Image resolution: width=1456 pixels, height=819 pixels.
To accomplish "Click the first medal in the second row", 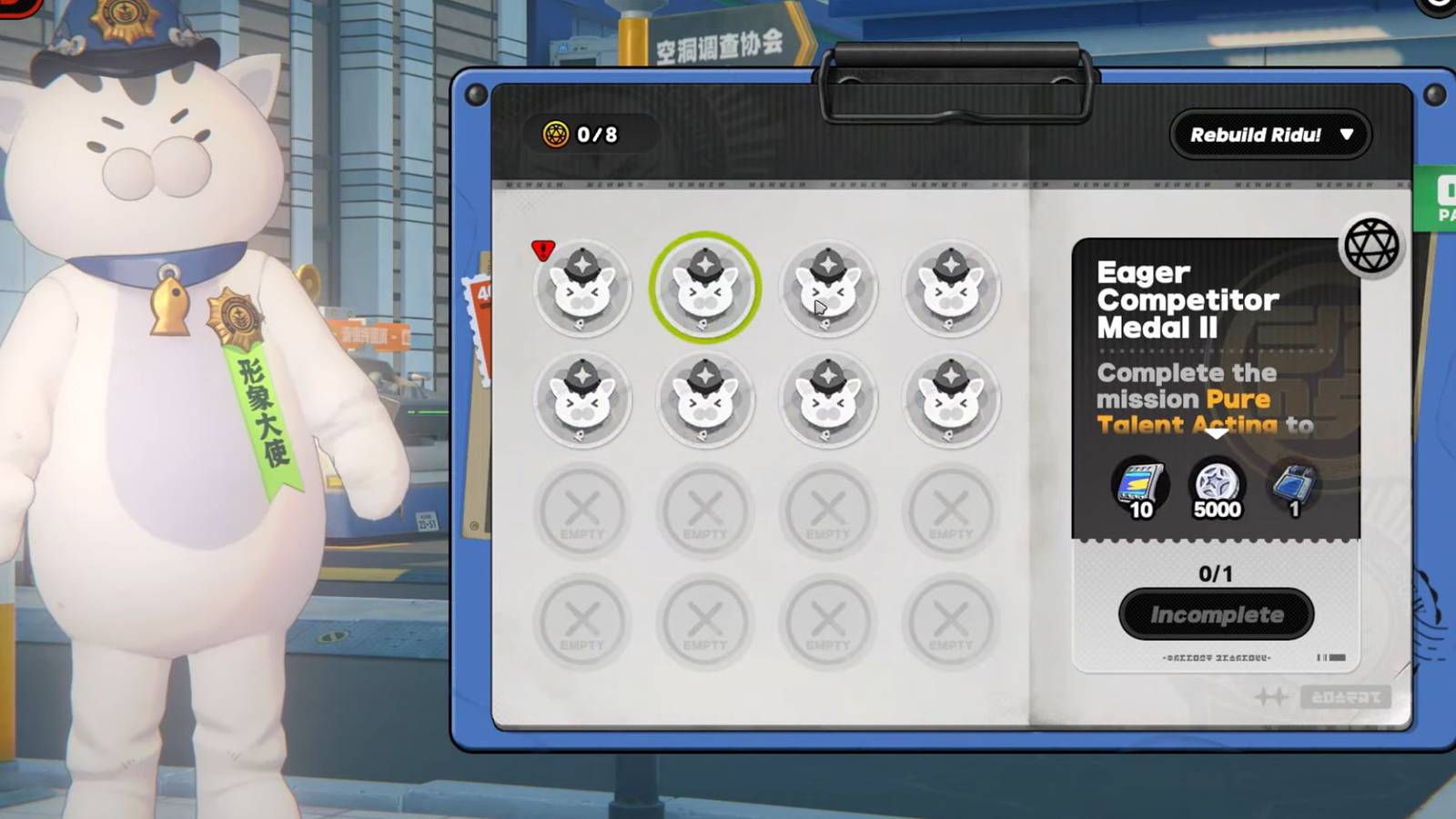I will click(582, 400).
